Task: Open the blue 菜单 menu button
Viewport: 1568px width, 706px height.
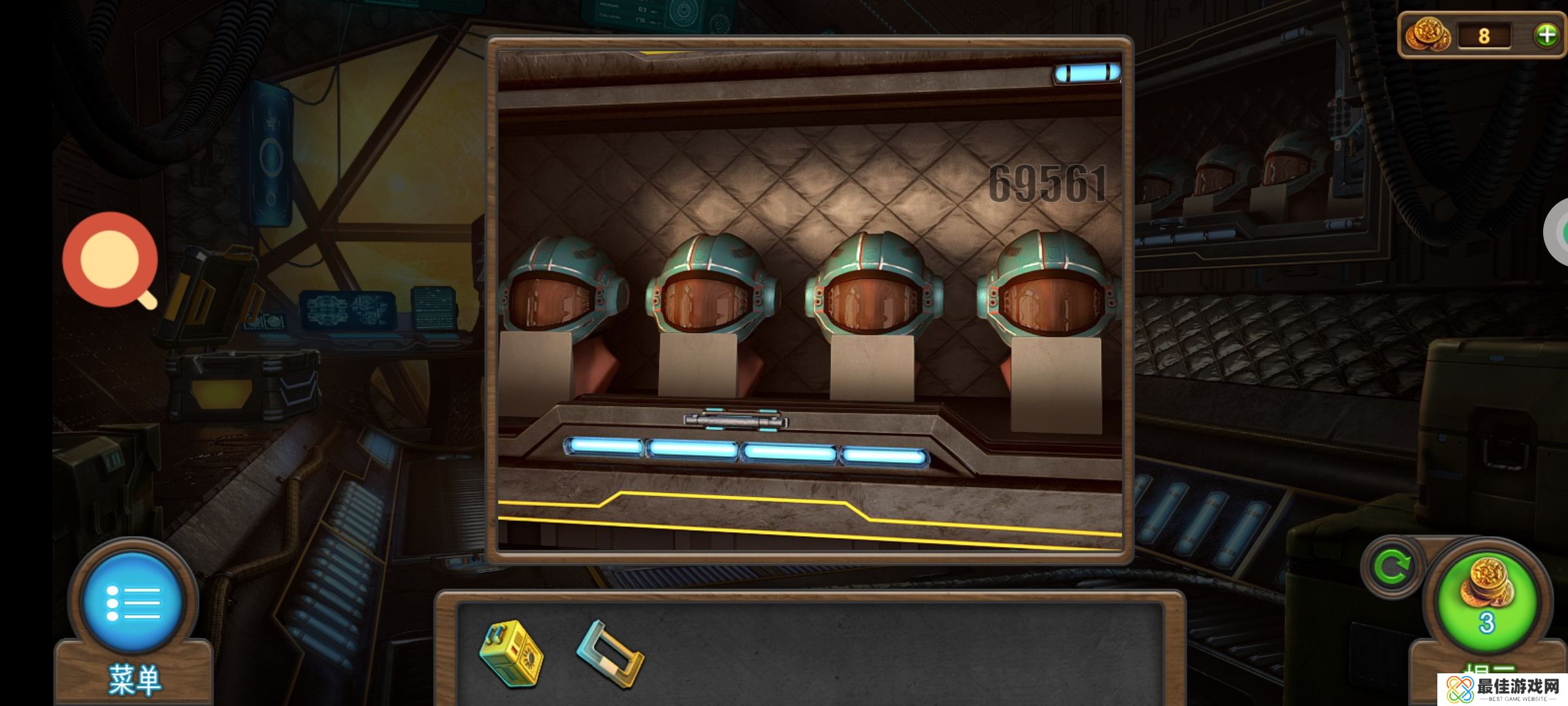Action: [133, 601]
